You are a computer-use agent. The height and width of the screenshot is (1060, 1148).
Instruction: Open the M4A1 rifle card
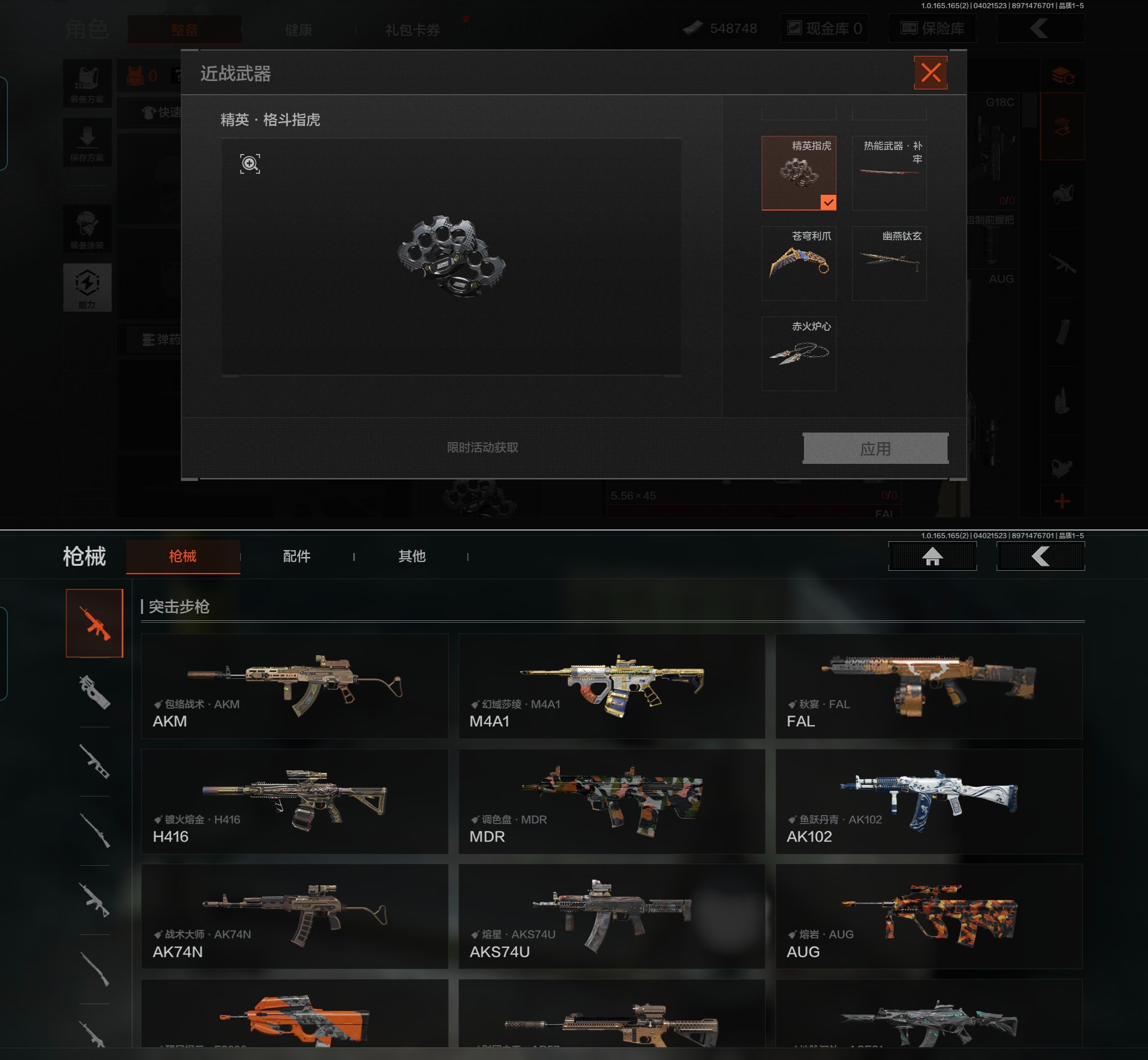tap(611, 686)
